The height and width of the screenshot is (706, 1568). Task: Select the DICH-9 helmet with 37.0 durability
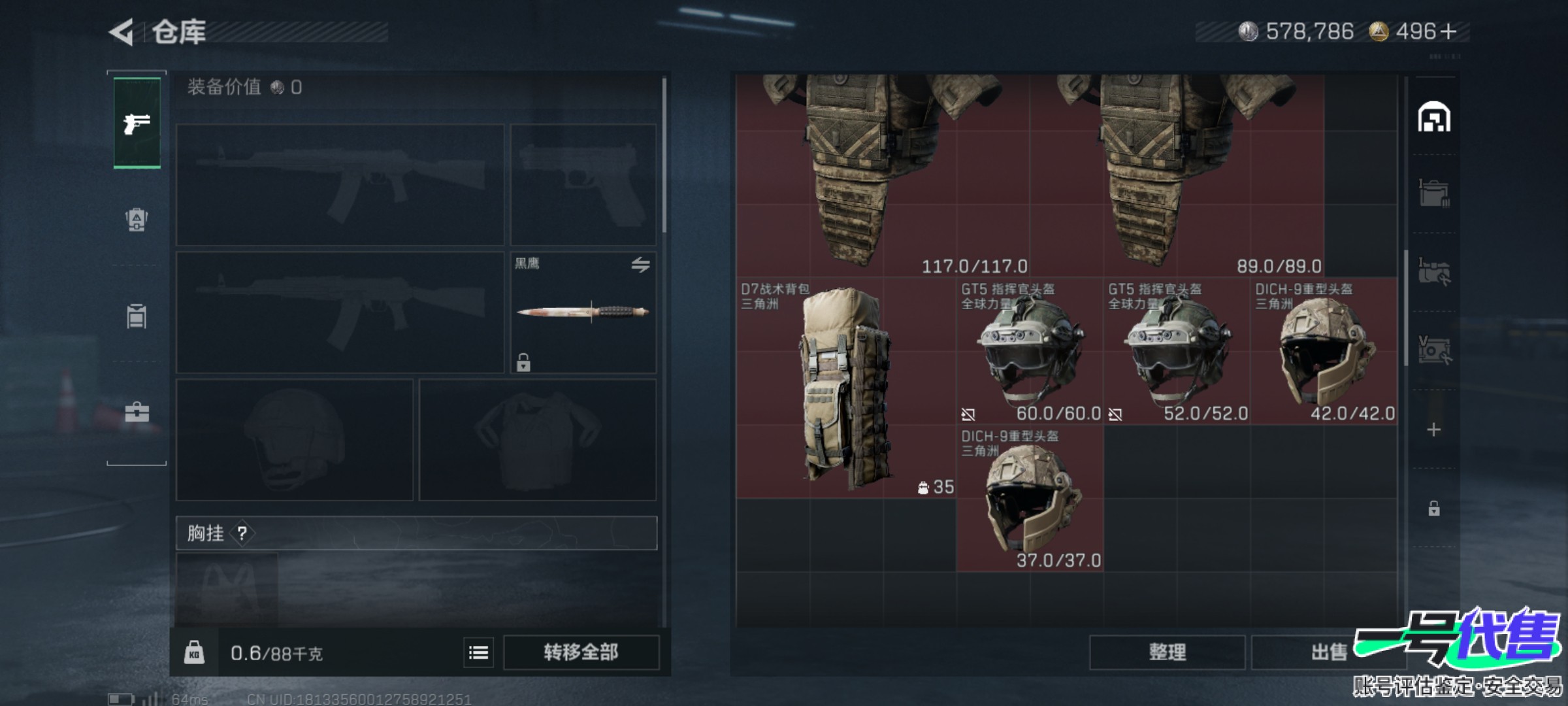pos(1030,499)
